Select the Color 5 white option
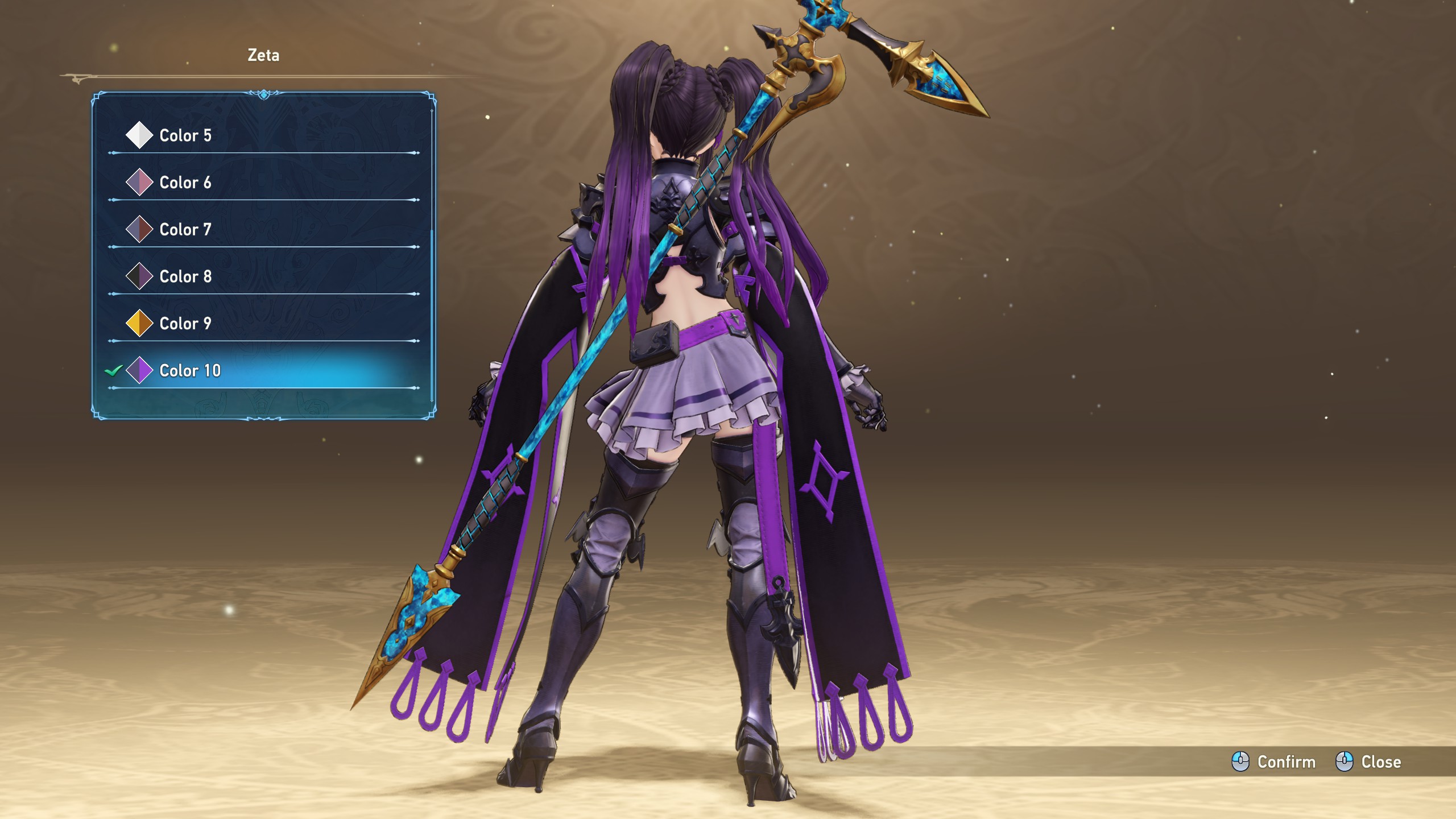This screenshot has height=819, width=1456. tap(185, 135)
